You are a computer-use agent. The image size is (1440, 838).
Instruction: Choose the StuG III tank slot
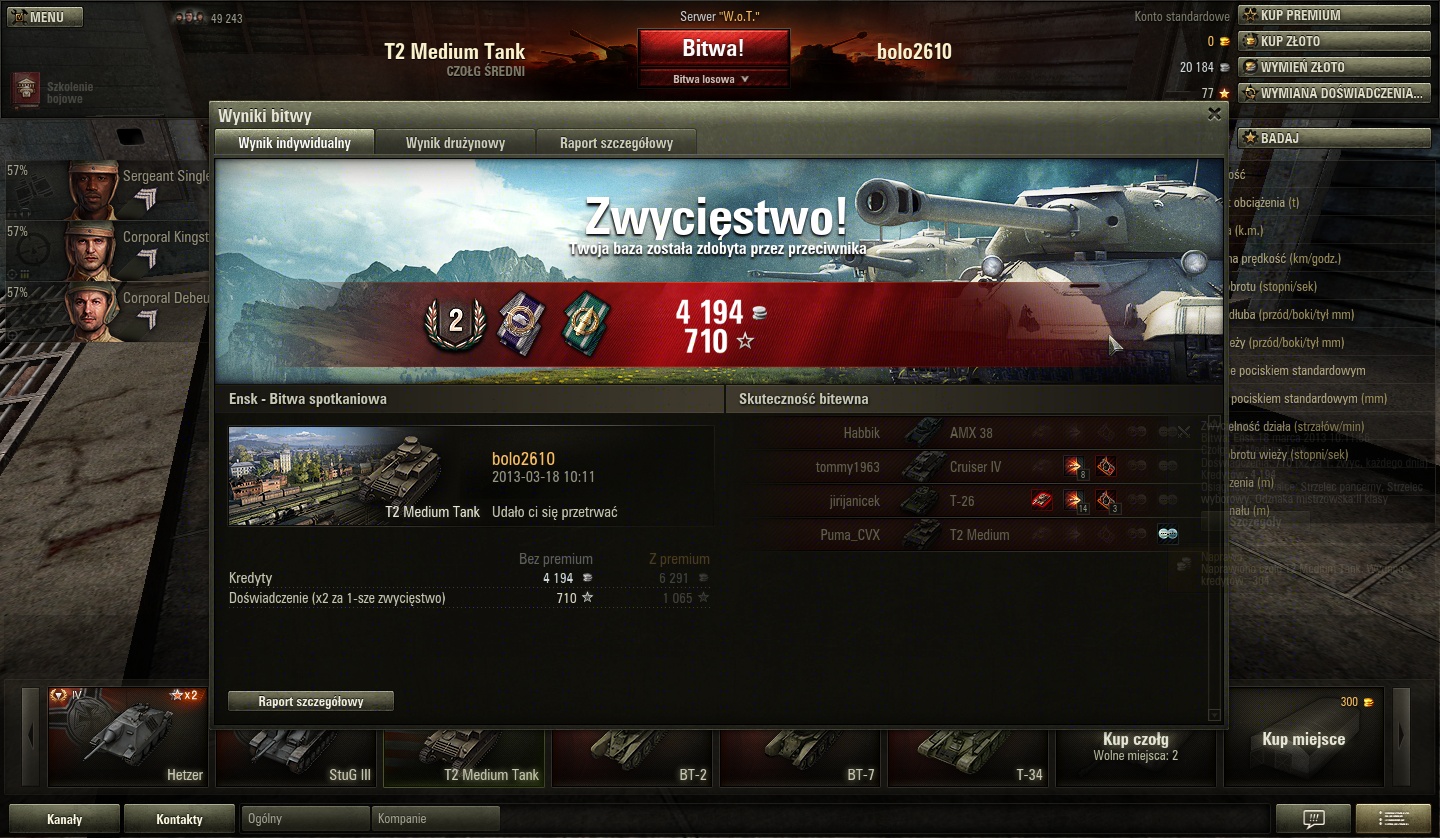point(296,750)
